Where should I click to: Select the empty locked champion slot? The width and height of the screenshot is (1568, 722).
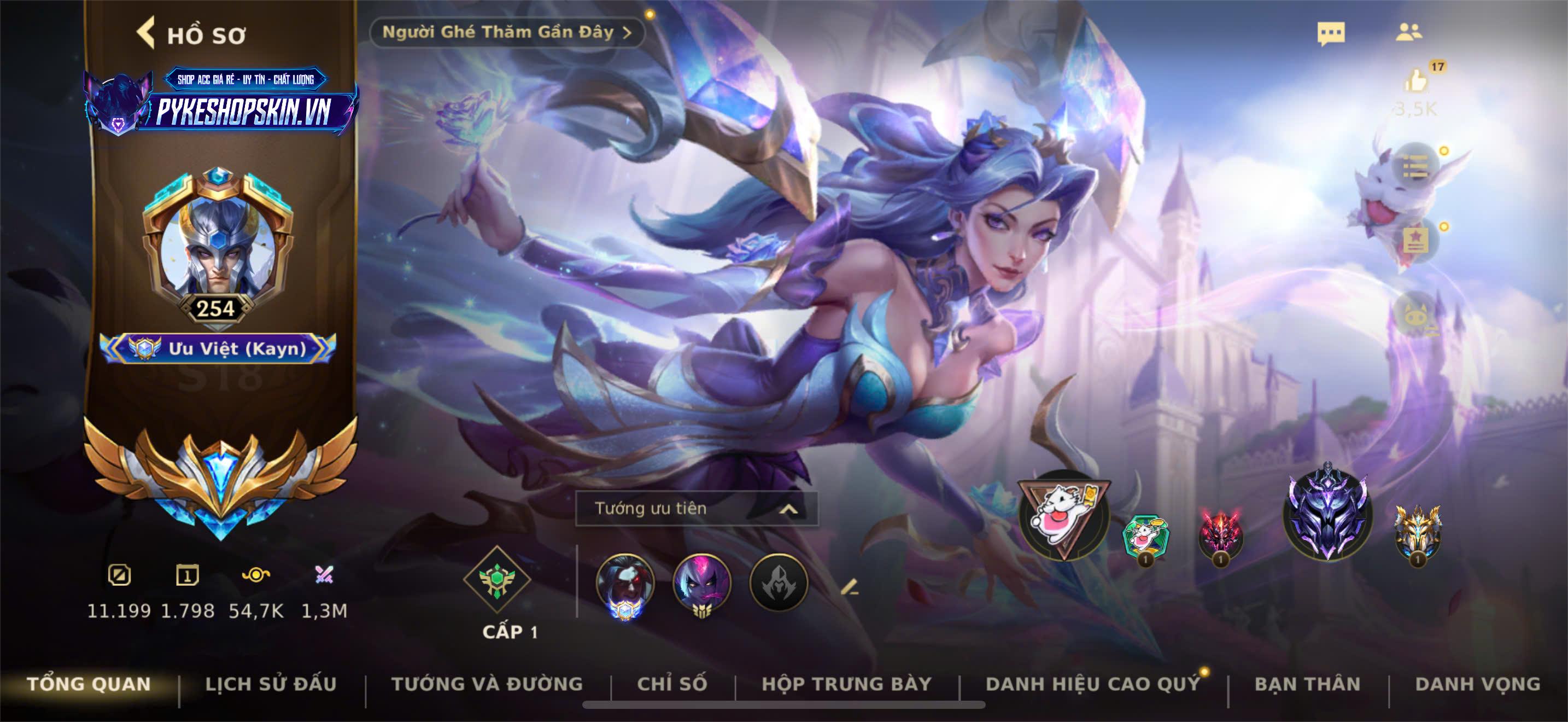click(779, 584)
